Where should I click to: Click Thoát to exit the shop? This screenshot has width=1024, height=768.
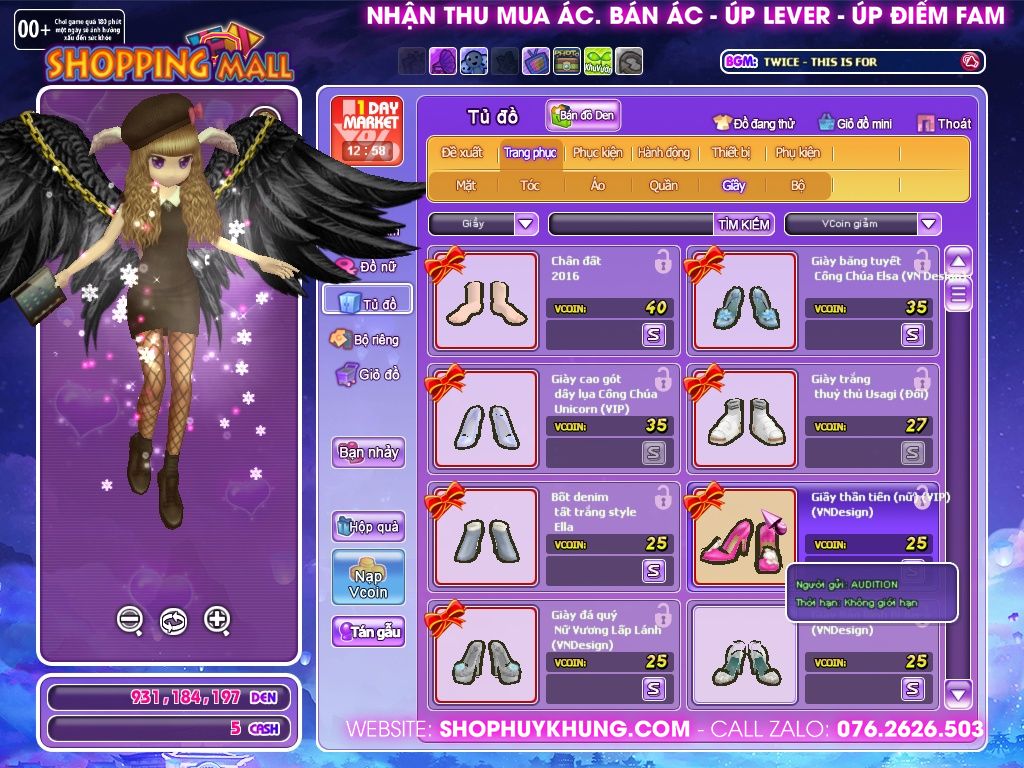[944, 124]
